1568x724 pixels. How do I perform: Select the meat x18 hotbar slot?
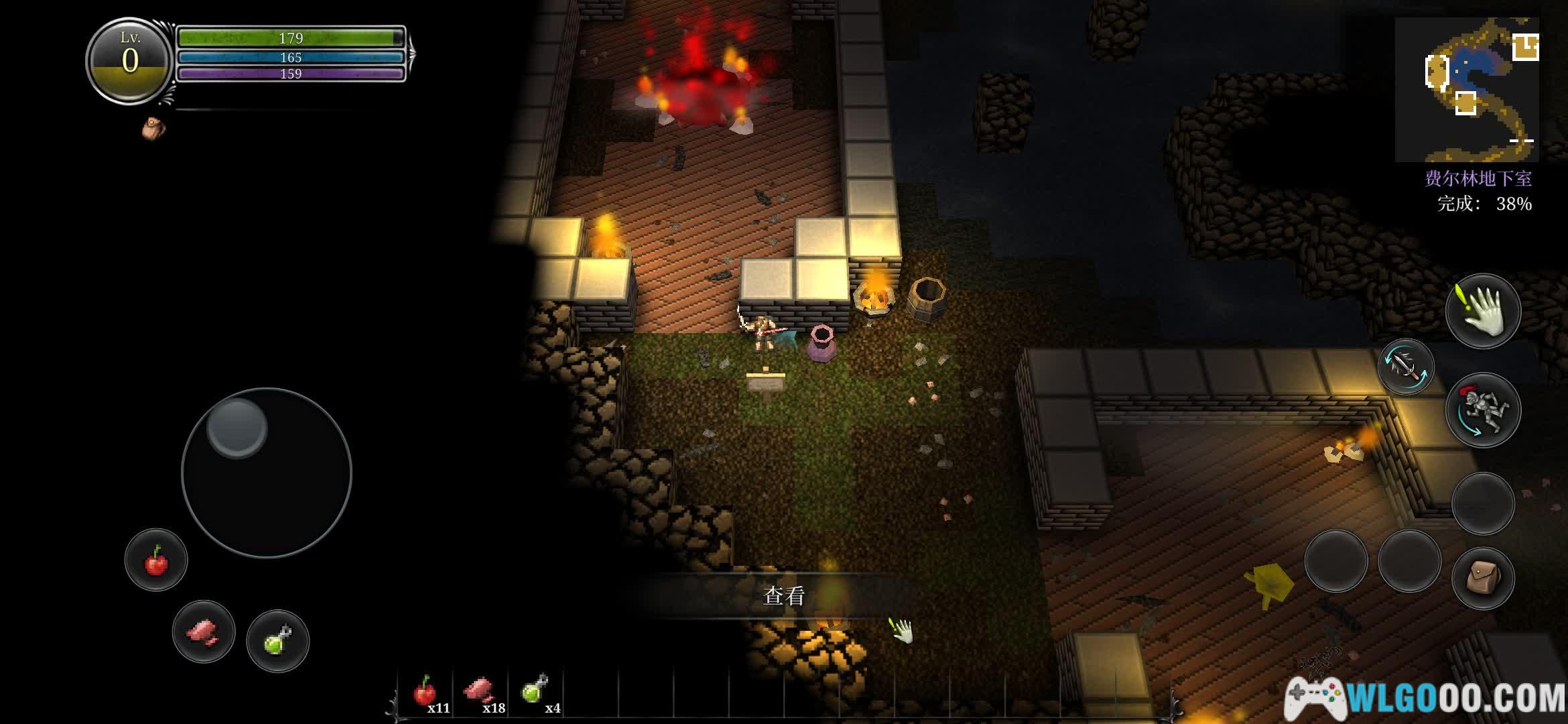480,692
